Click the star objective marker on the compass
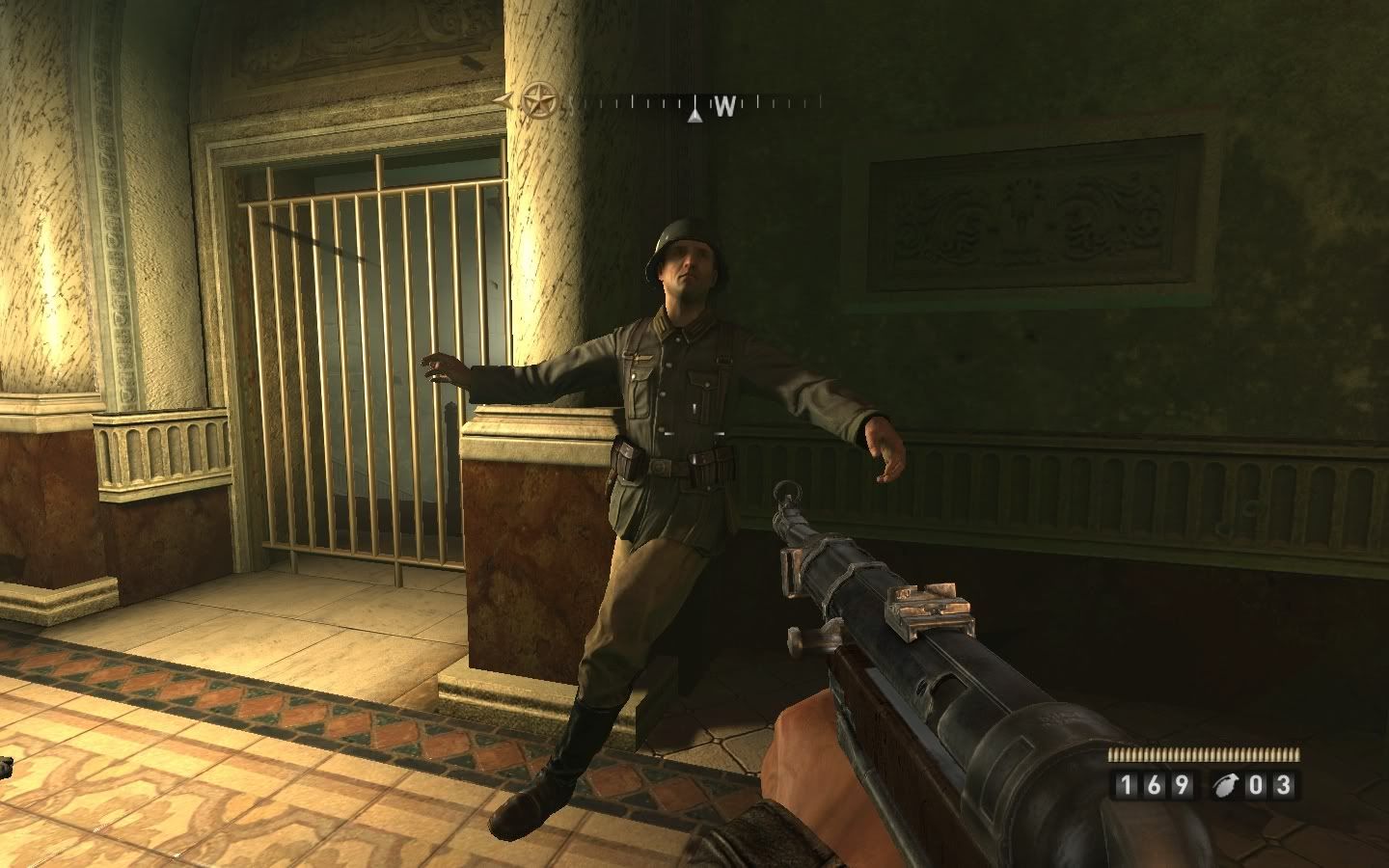Viewport: 1389px width, 868px height. point(539,98)
